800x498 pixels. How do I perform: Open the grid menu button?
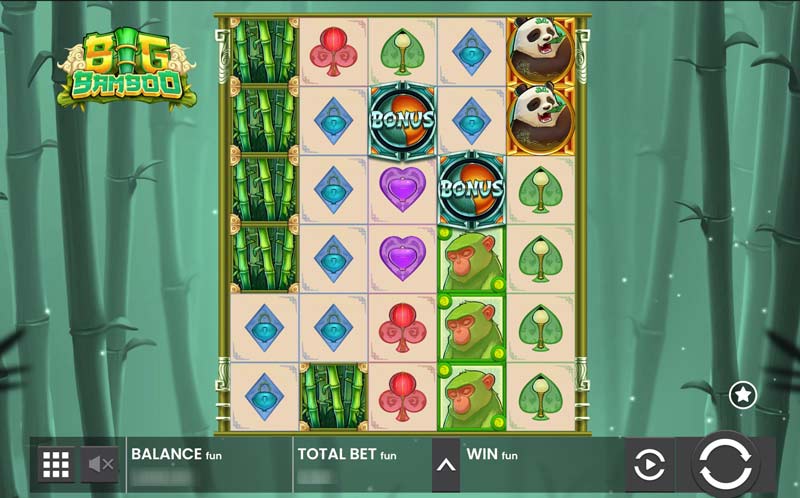(x=55, y=464)
